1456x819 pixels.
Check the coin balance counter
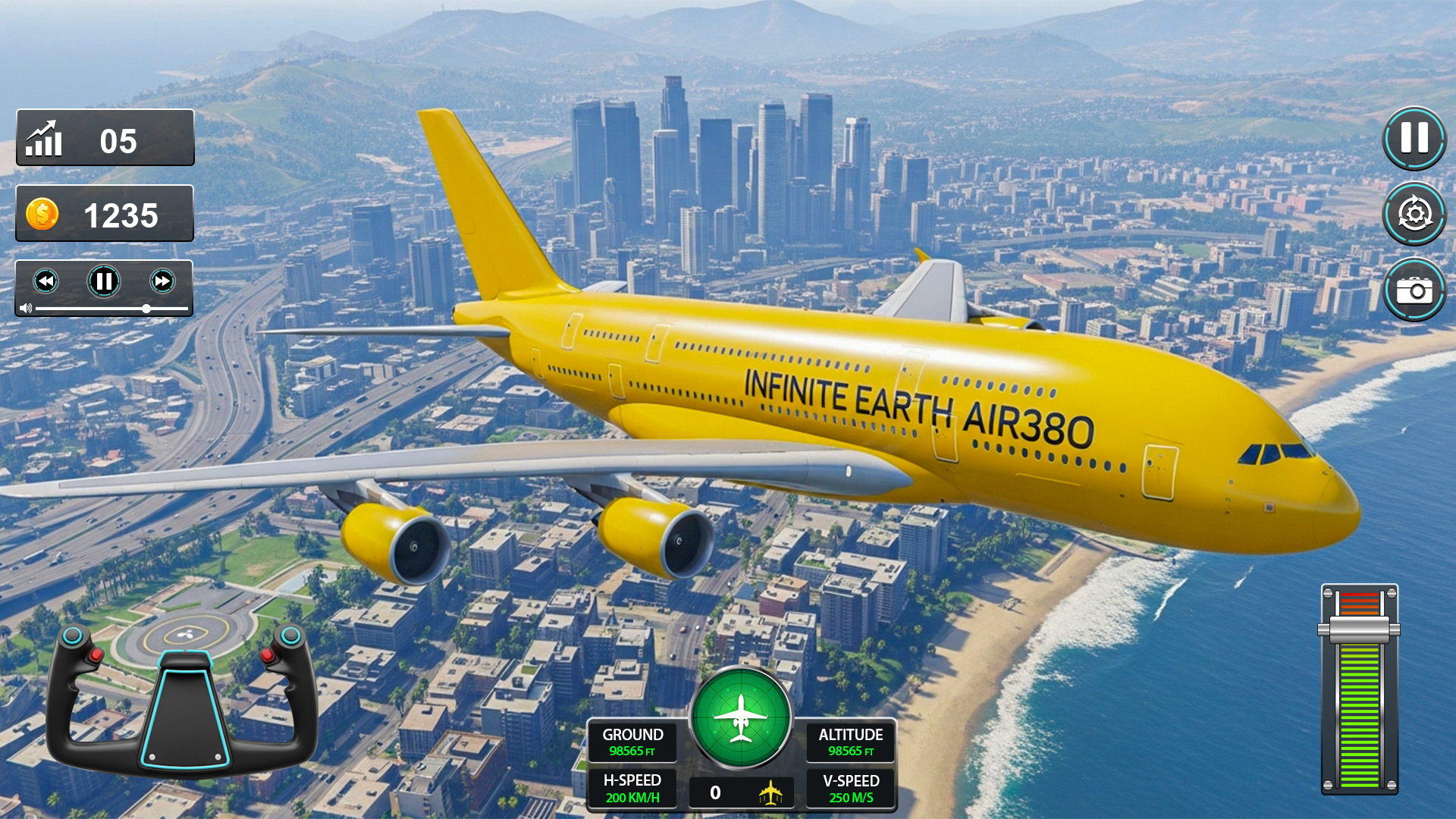click(x=104, y=215)
